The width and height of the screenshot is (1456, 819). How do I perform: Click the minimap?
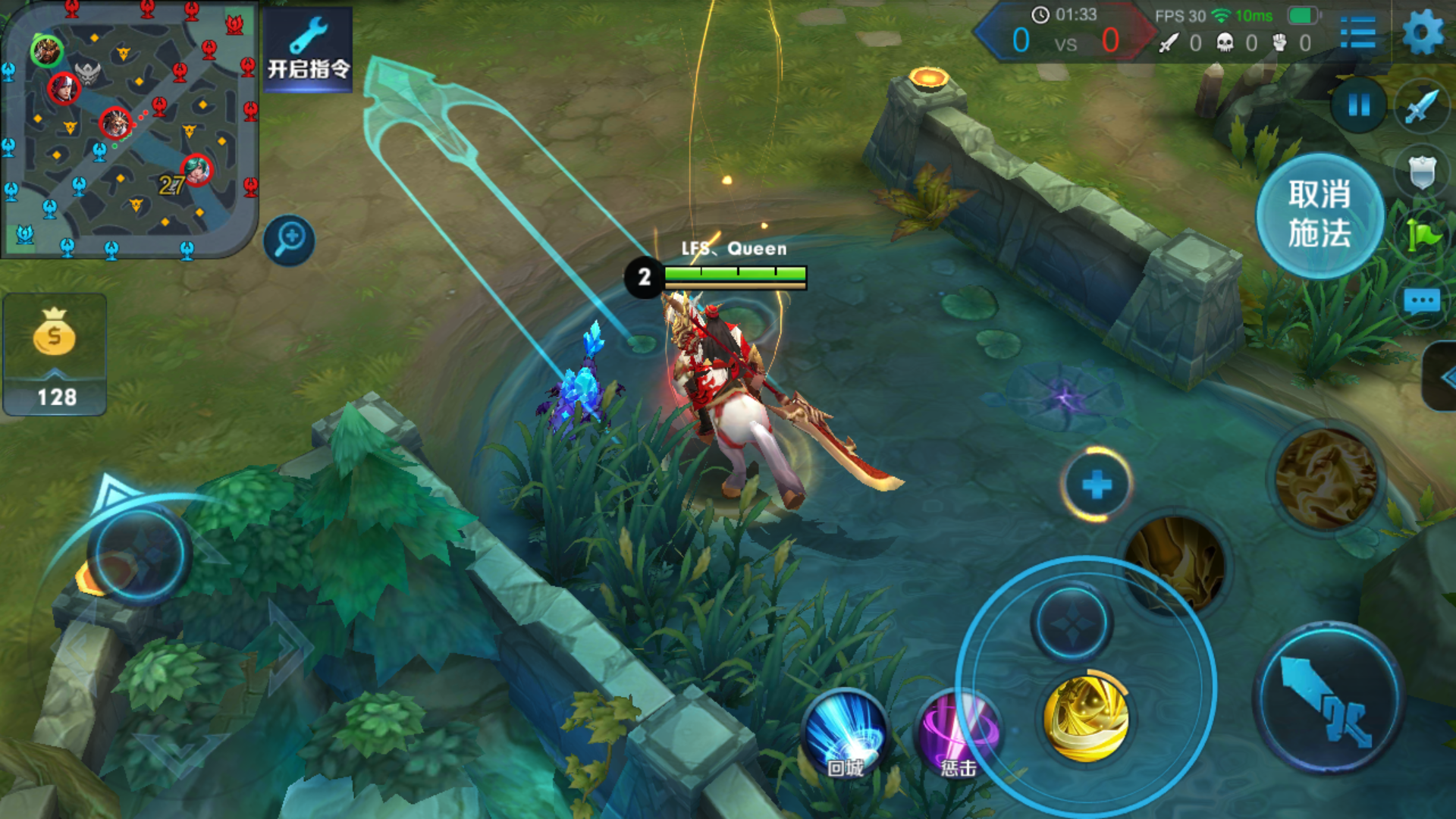coord(129,129)
